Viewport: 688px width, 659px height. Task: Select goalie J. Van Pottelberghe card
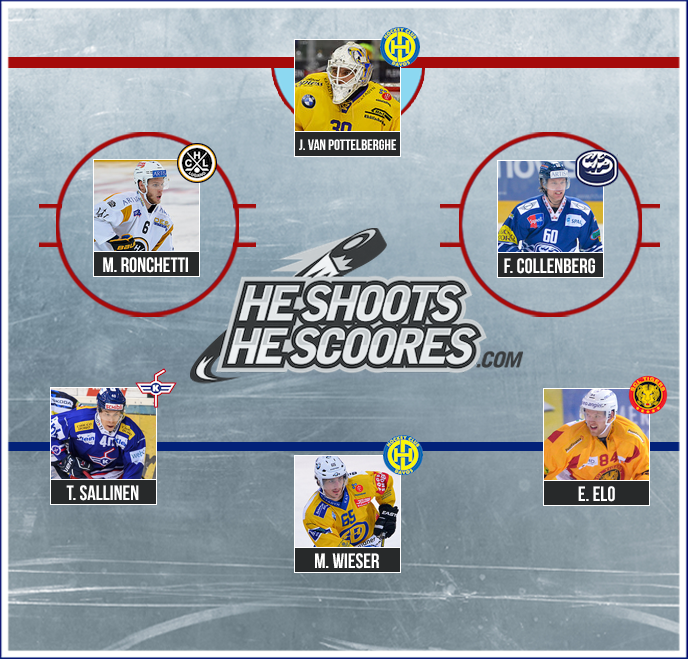coord(347,97)
